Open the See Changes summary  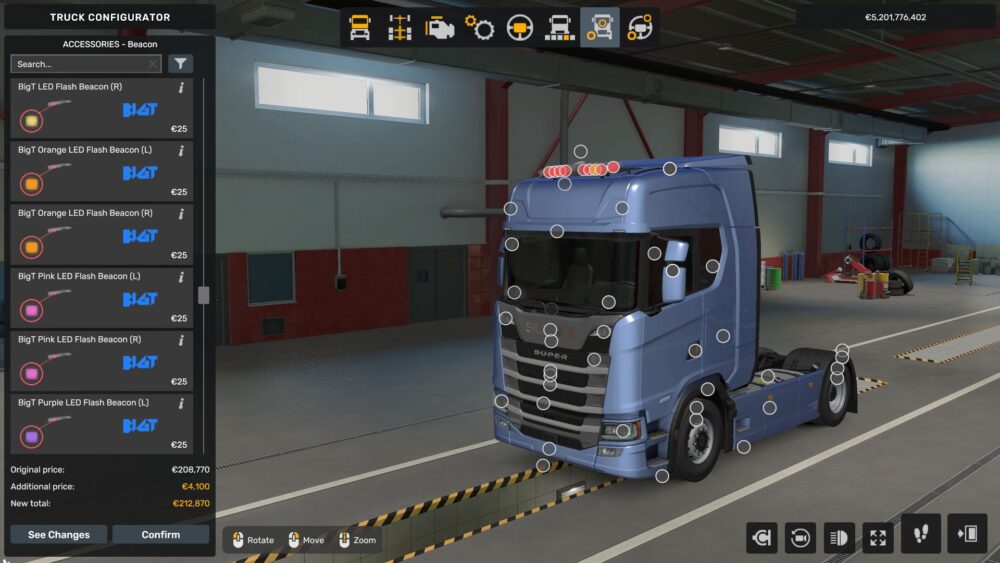[x=58, y=534]
